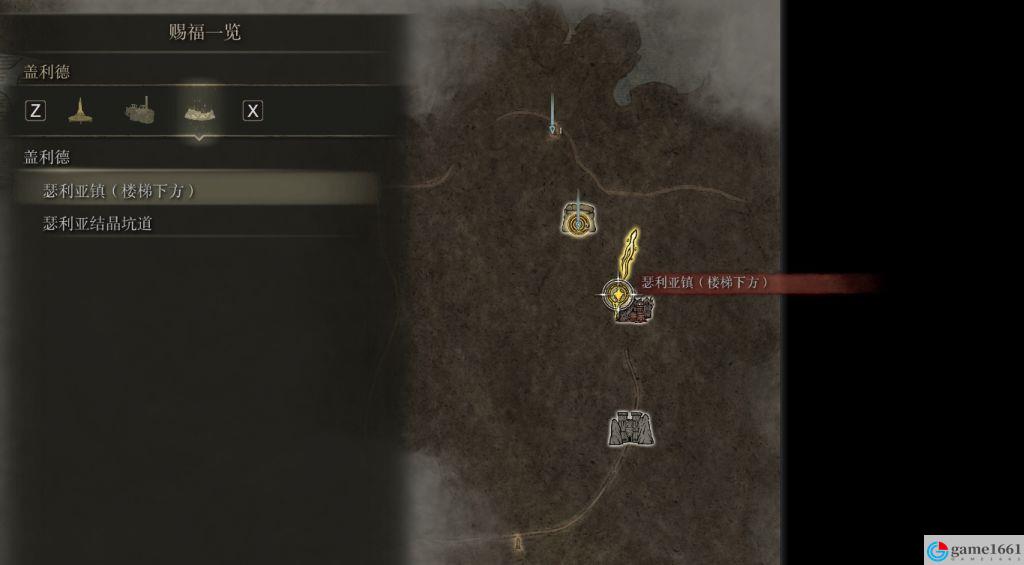
Task: Click the selected Sellia grace marker on map
Action: pos(619,295)
